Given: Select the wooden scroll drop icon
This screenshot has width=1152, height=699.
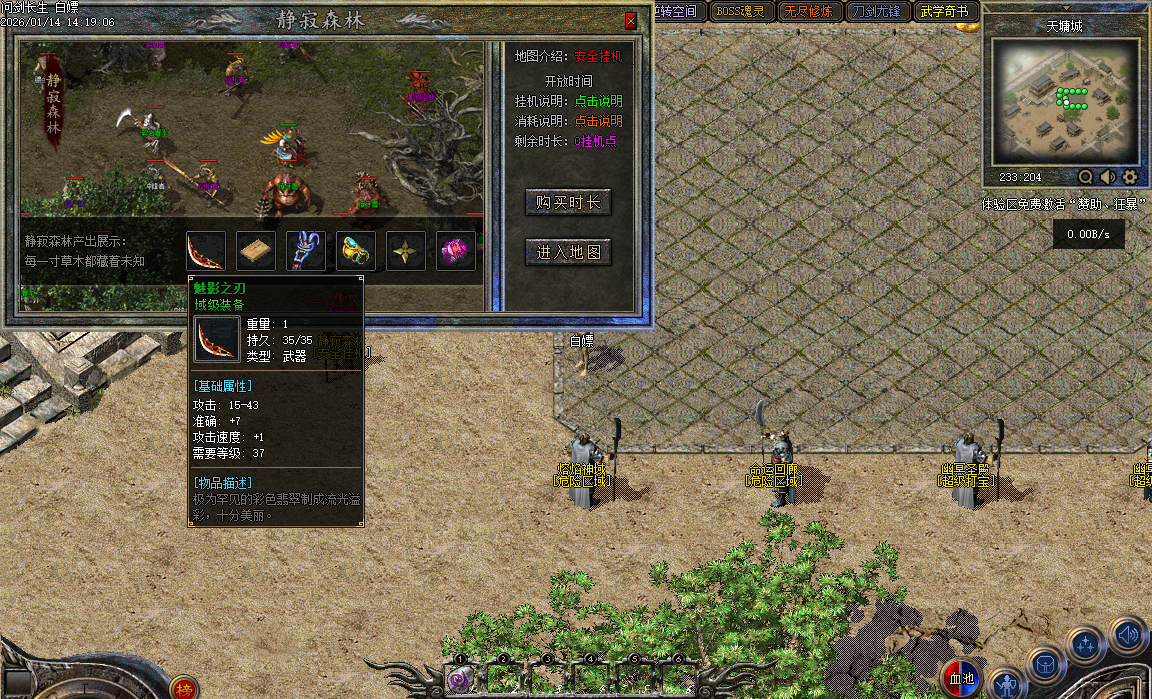Looking at the screenshot, I should pyautogui.click(x=256, y=251).
